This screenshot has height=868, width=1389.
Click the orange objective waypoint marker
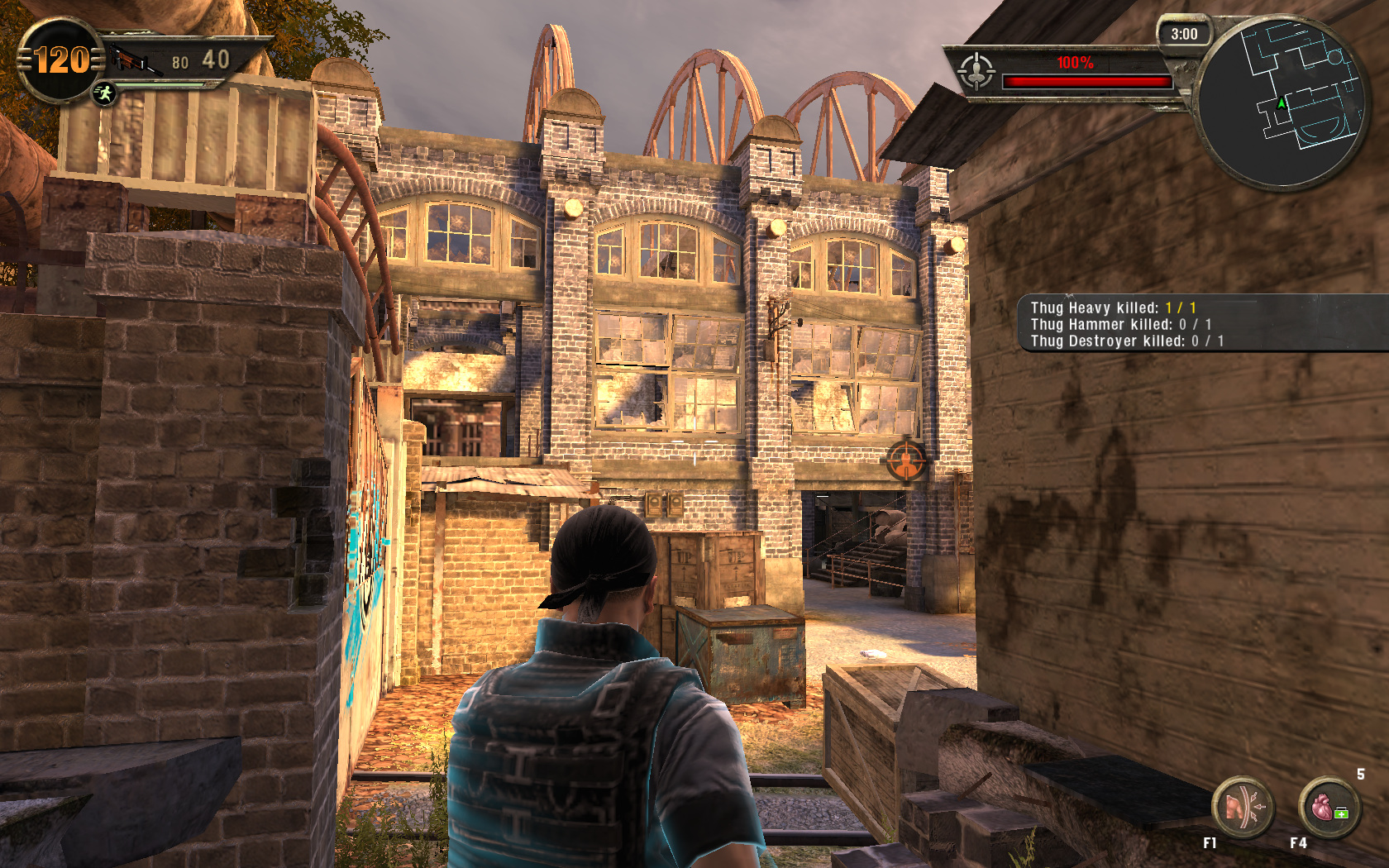click(906, 460)
